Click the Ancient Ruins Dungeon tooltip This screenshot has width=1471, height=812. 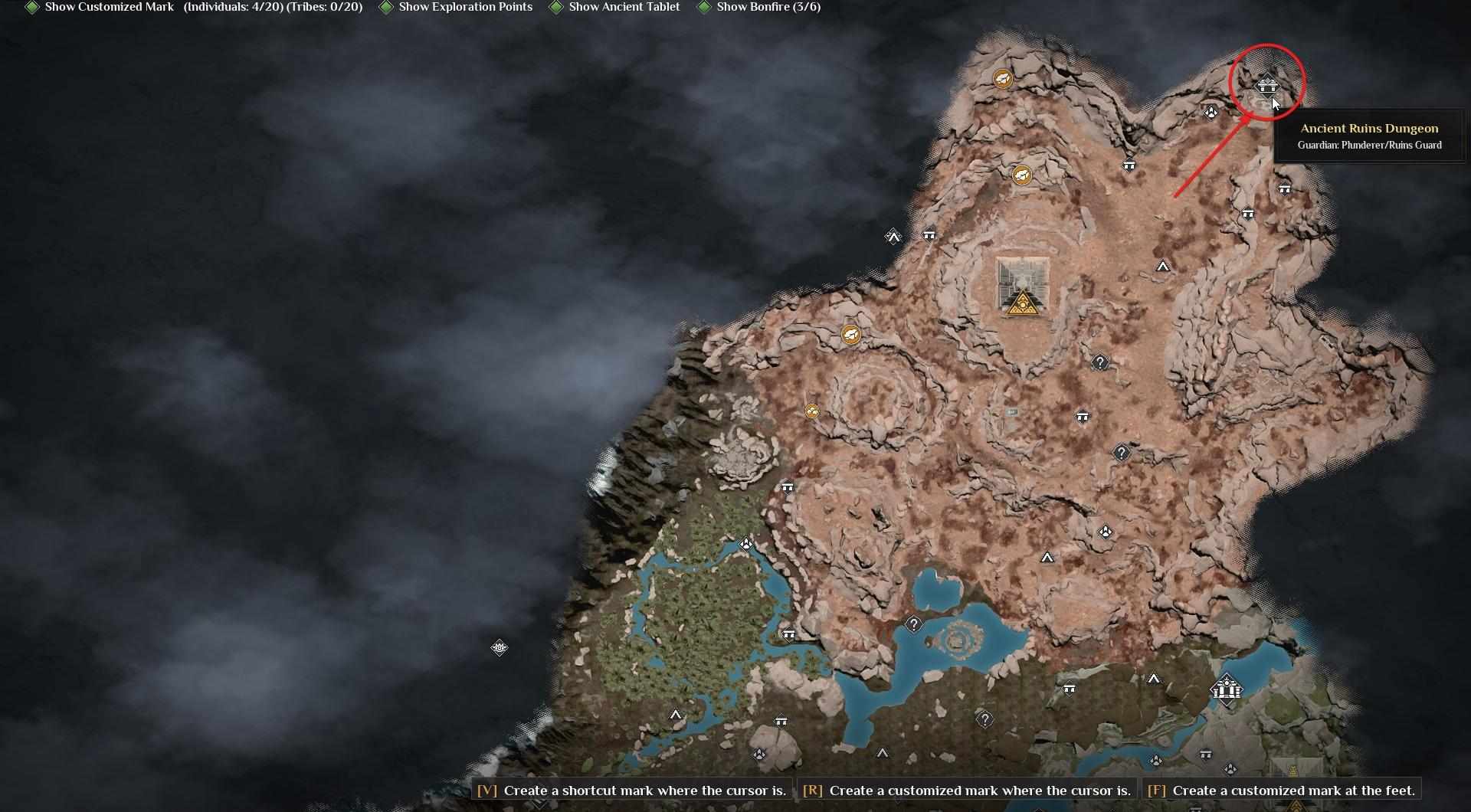click(x=1369, y=136)
